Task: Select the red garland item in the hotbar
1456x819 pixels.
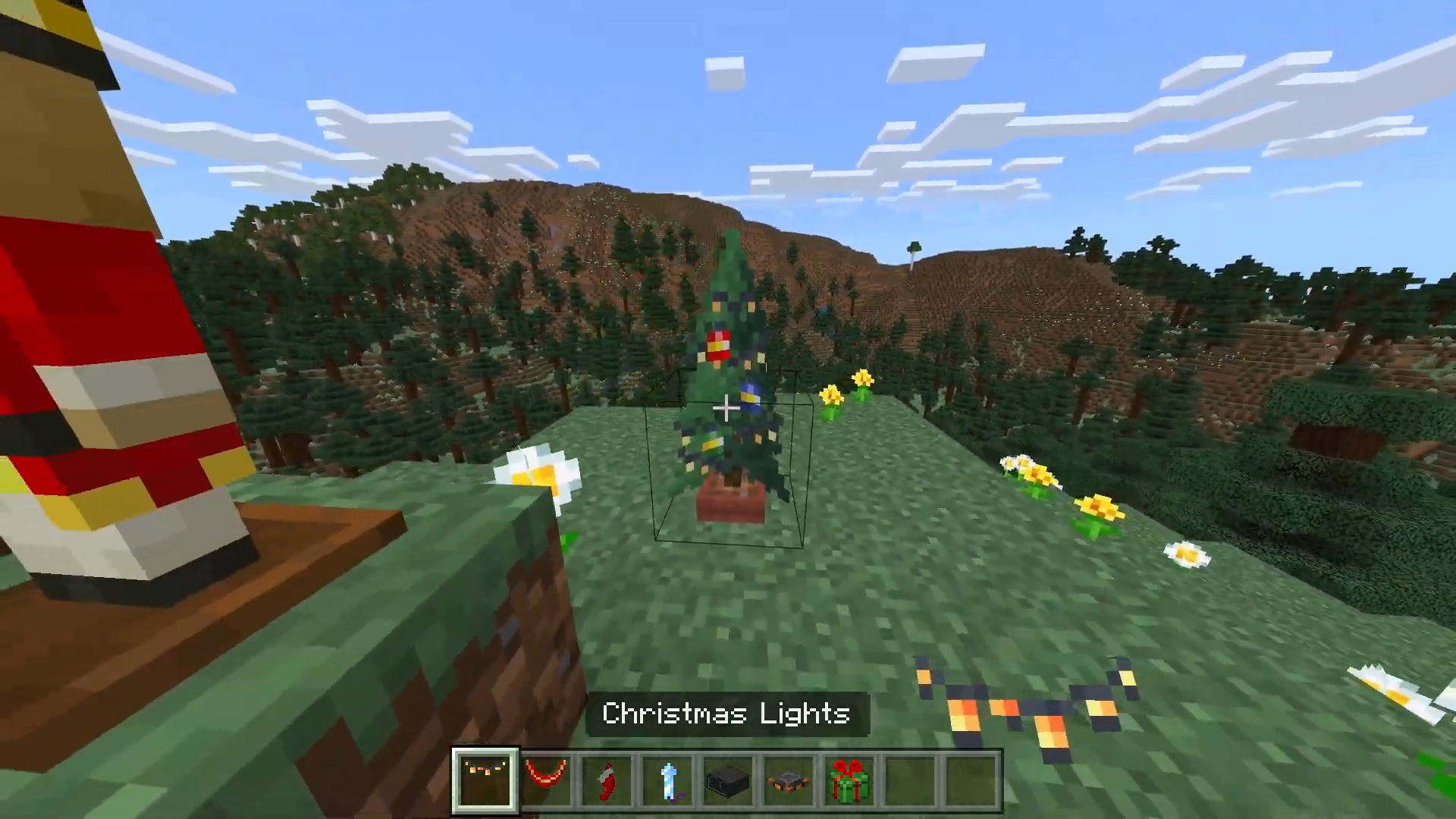Action: pyautogui.click(x=547, y=778)
